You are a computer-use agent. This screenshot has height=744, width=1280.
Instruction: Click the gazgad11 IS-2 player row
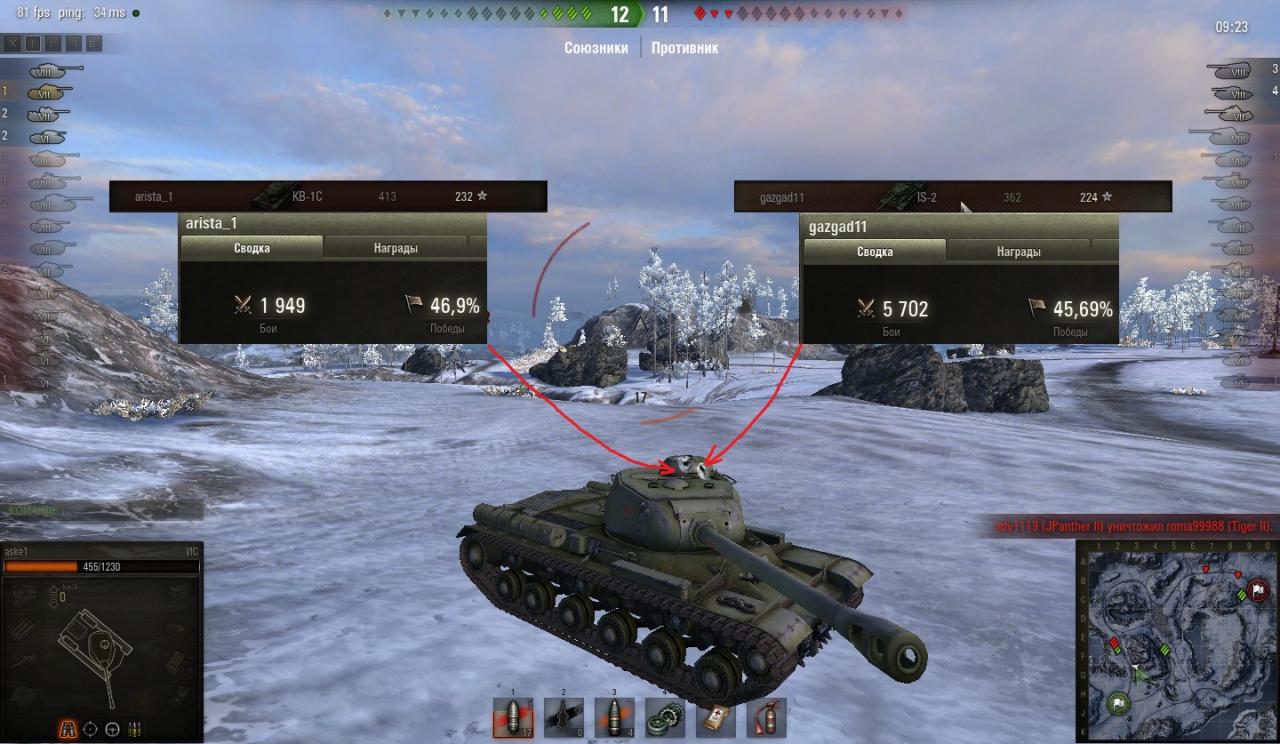[x=952, y=197]
